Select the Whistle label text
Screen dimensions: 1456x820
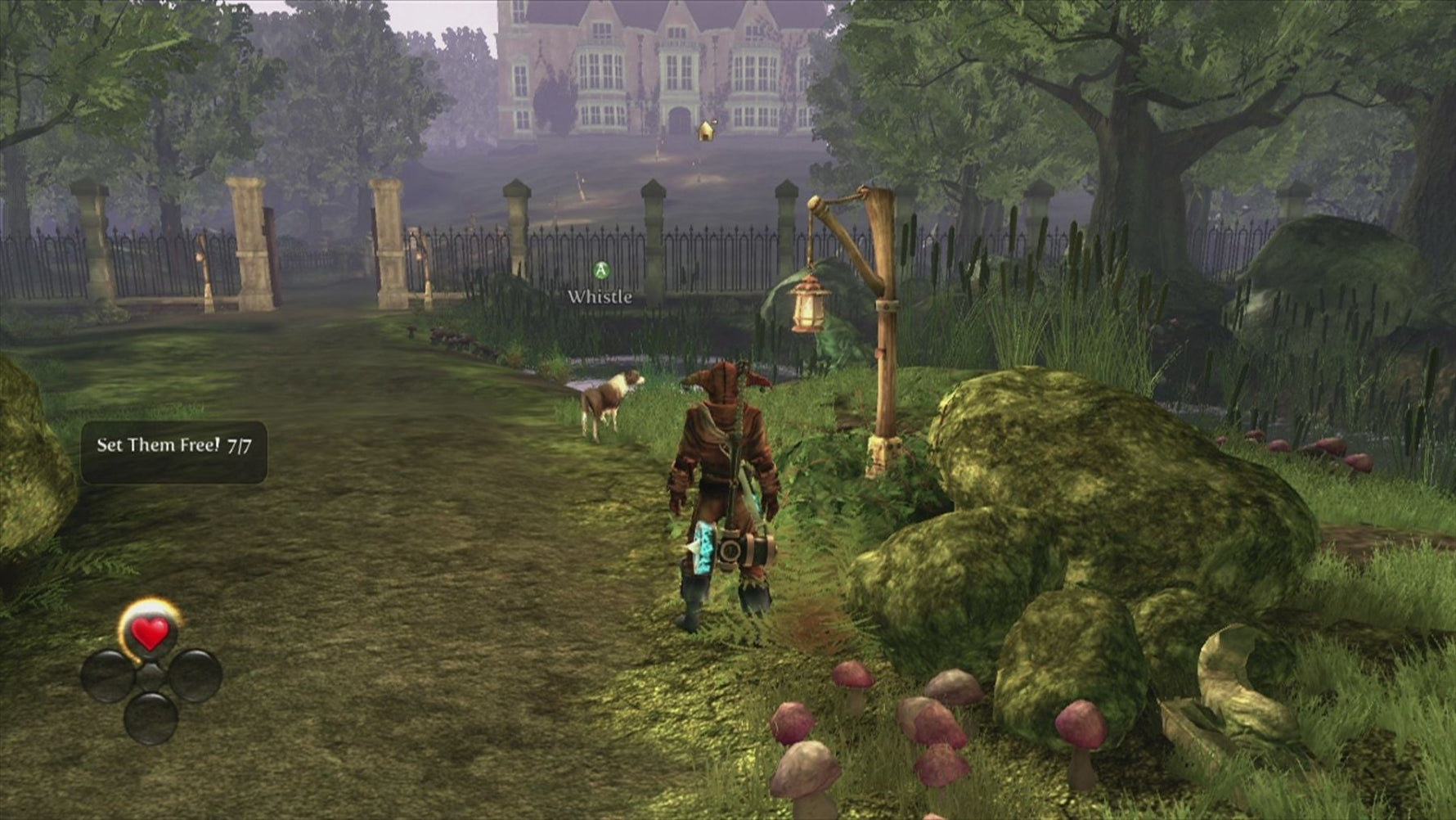tap(600, 296)
